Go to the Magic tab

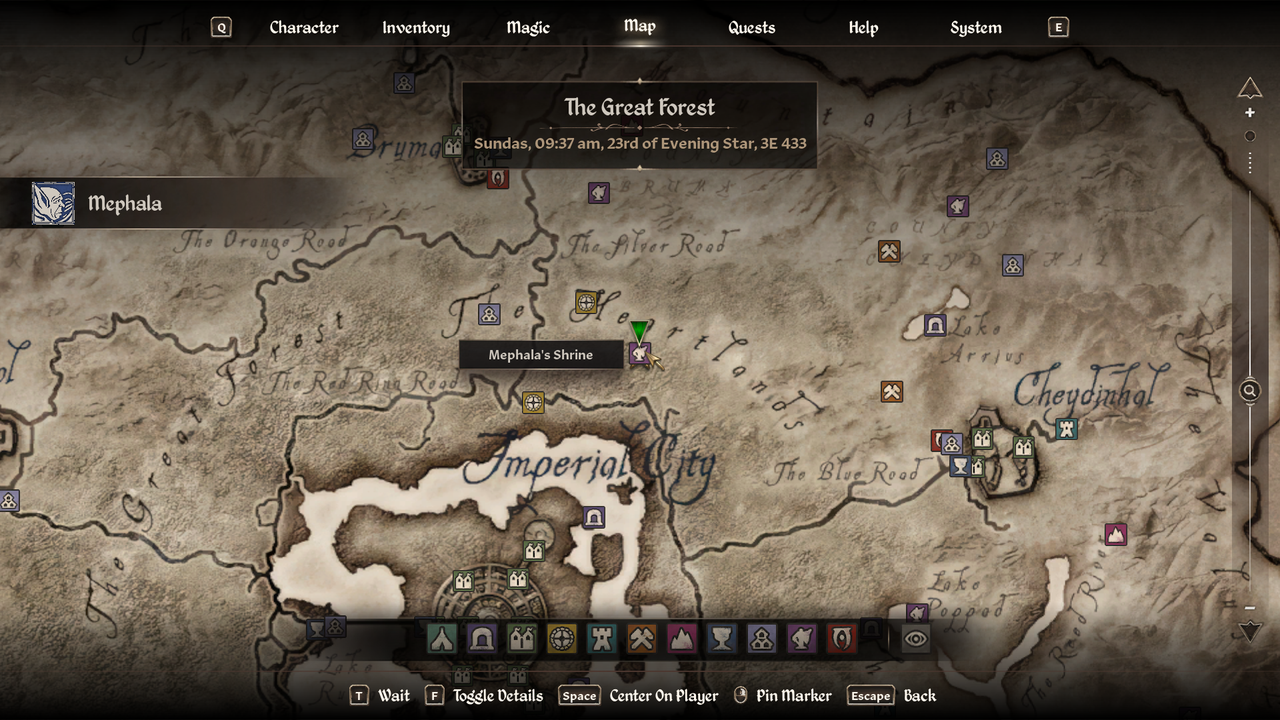pos(528,28)
